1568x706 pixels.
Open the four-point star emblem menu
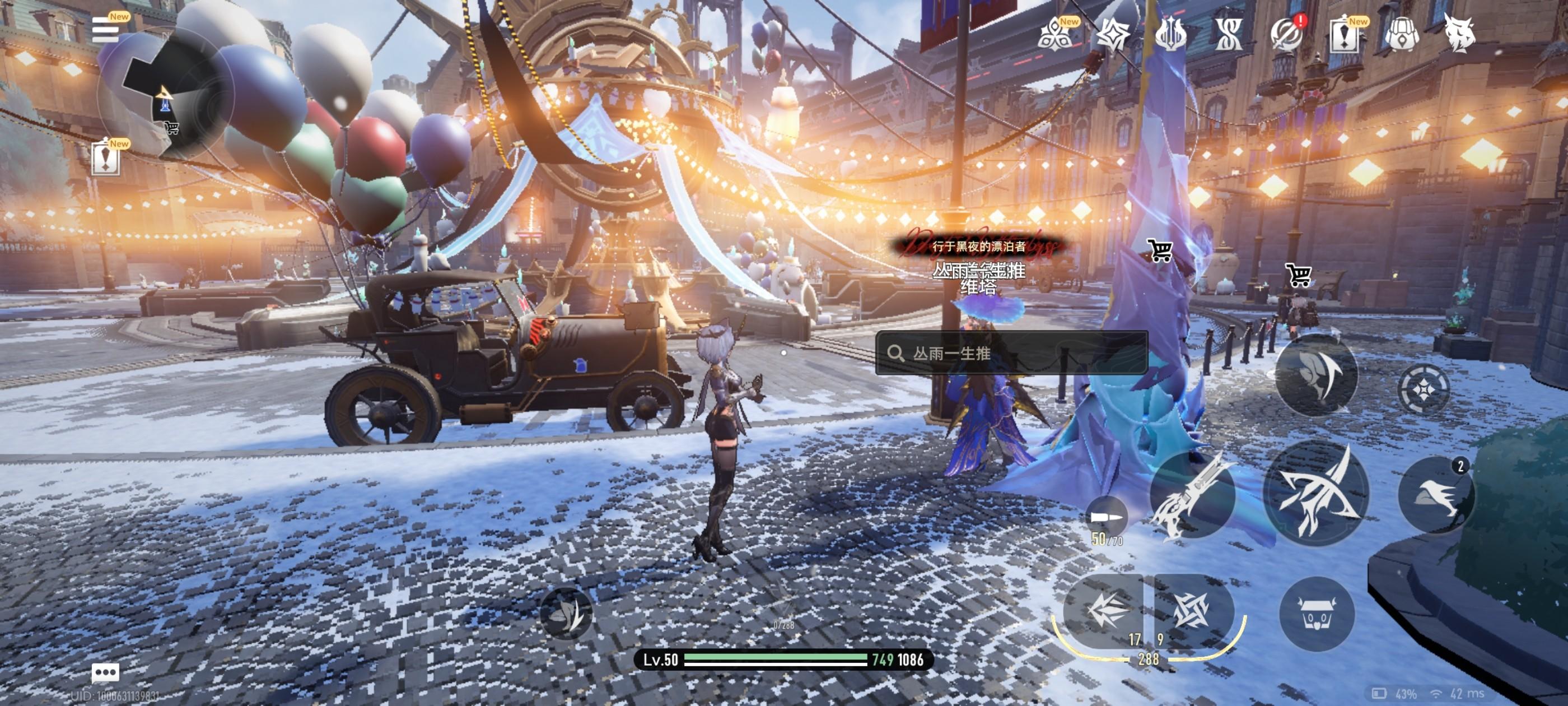pyautogui.click(x=1113, y=34)
